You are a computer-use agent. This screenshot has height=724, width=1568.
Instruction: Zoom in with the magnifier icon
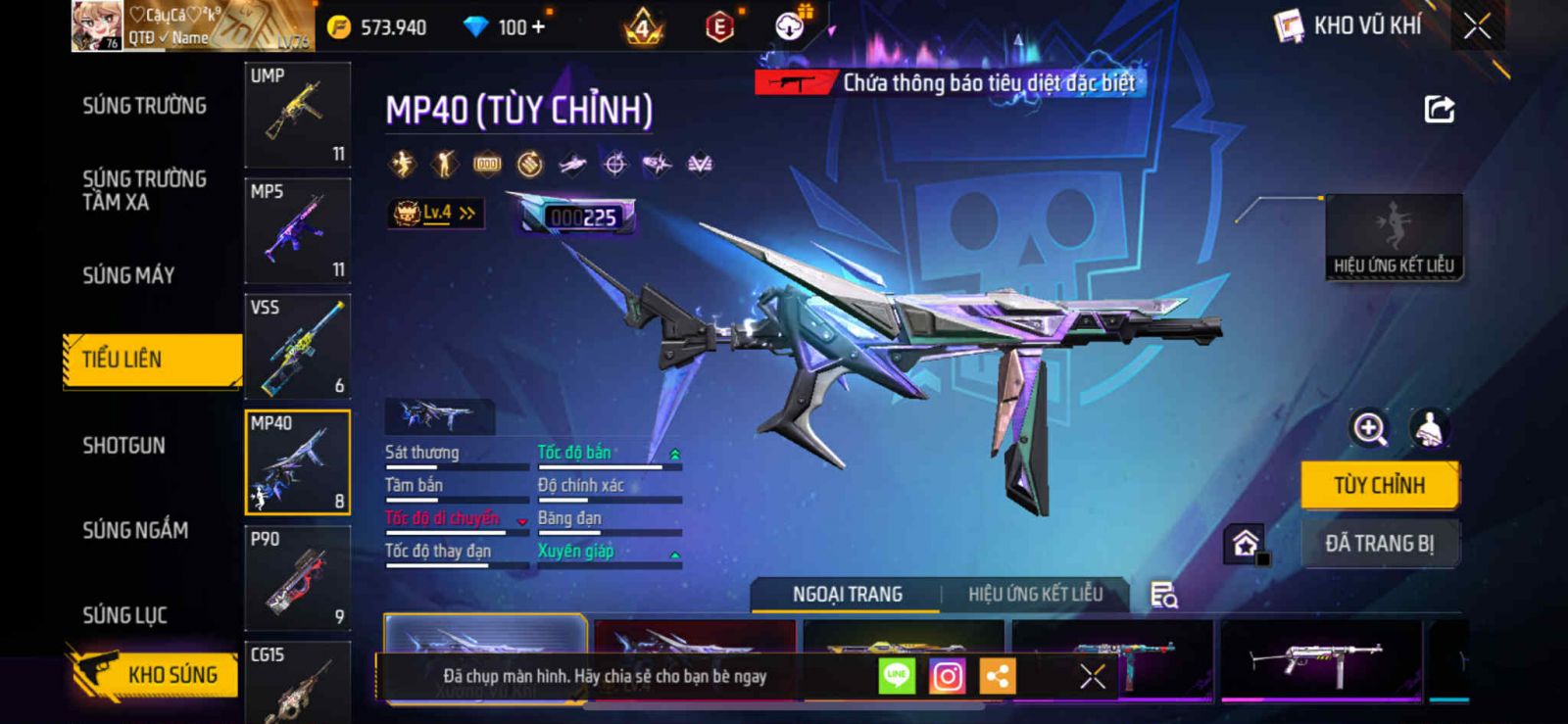pyautogui.click(x=1369, y=428)
